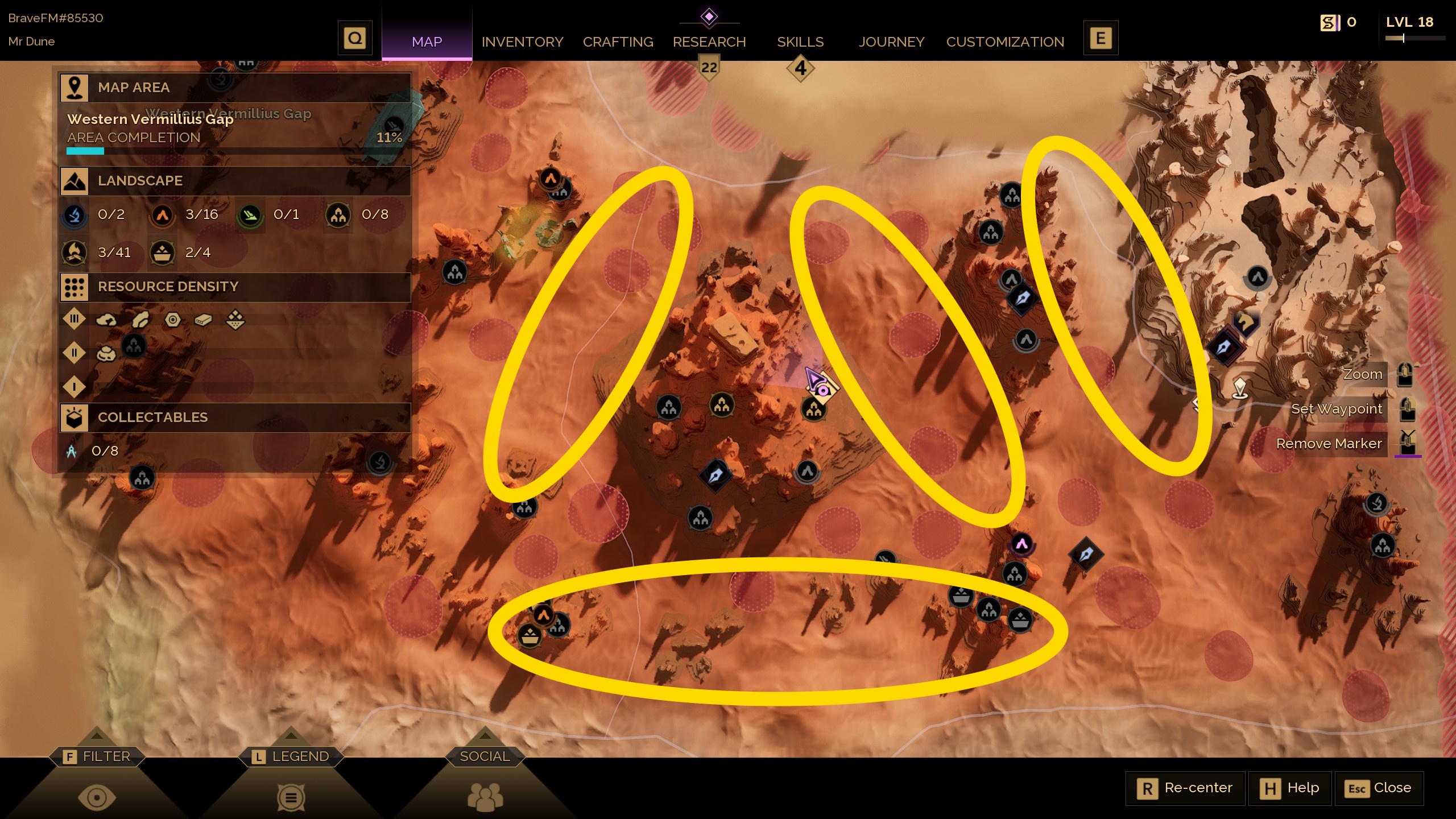Image resolution: width=1456 pixels, height=819 pixels.
Task: Open the Help button at bottom right
Action: click(x=1290, y=788)
